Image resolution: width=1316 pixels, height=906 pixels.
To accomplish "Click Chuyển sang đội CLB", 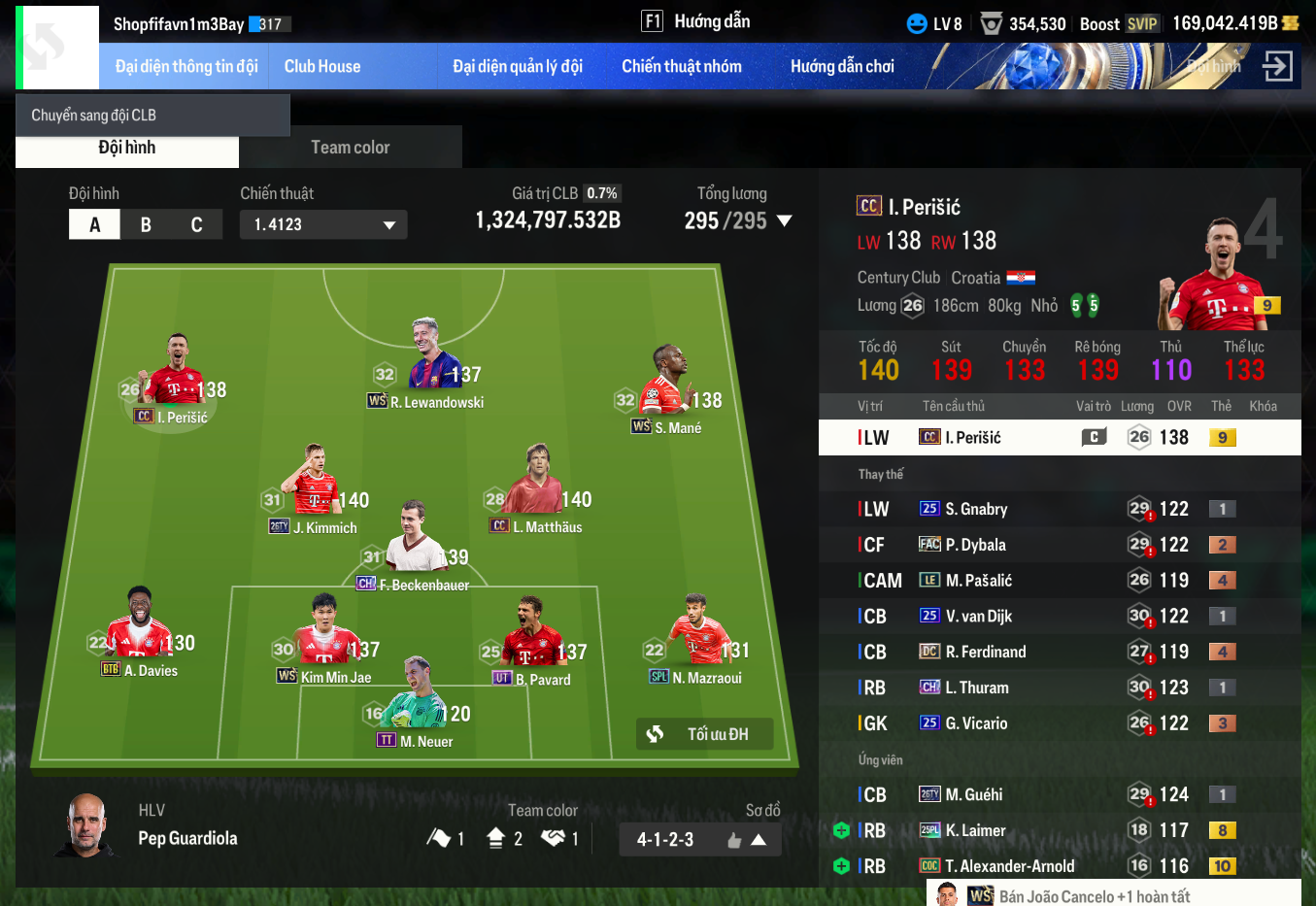I will point(94,116).
